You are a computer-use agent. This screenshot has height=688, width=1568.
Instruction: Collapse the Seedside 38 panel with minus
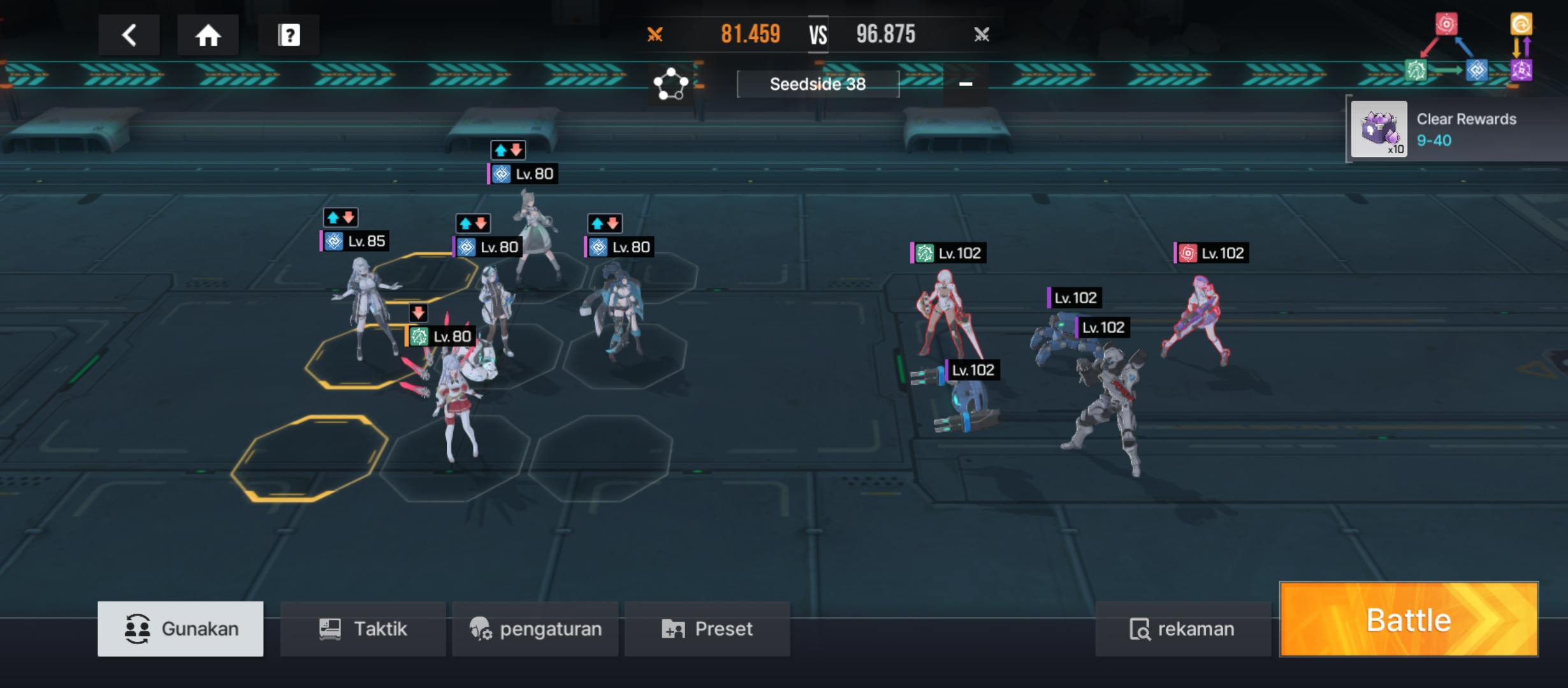(966, 84)
